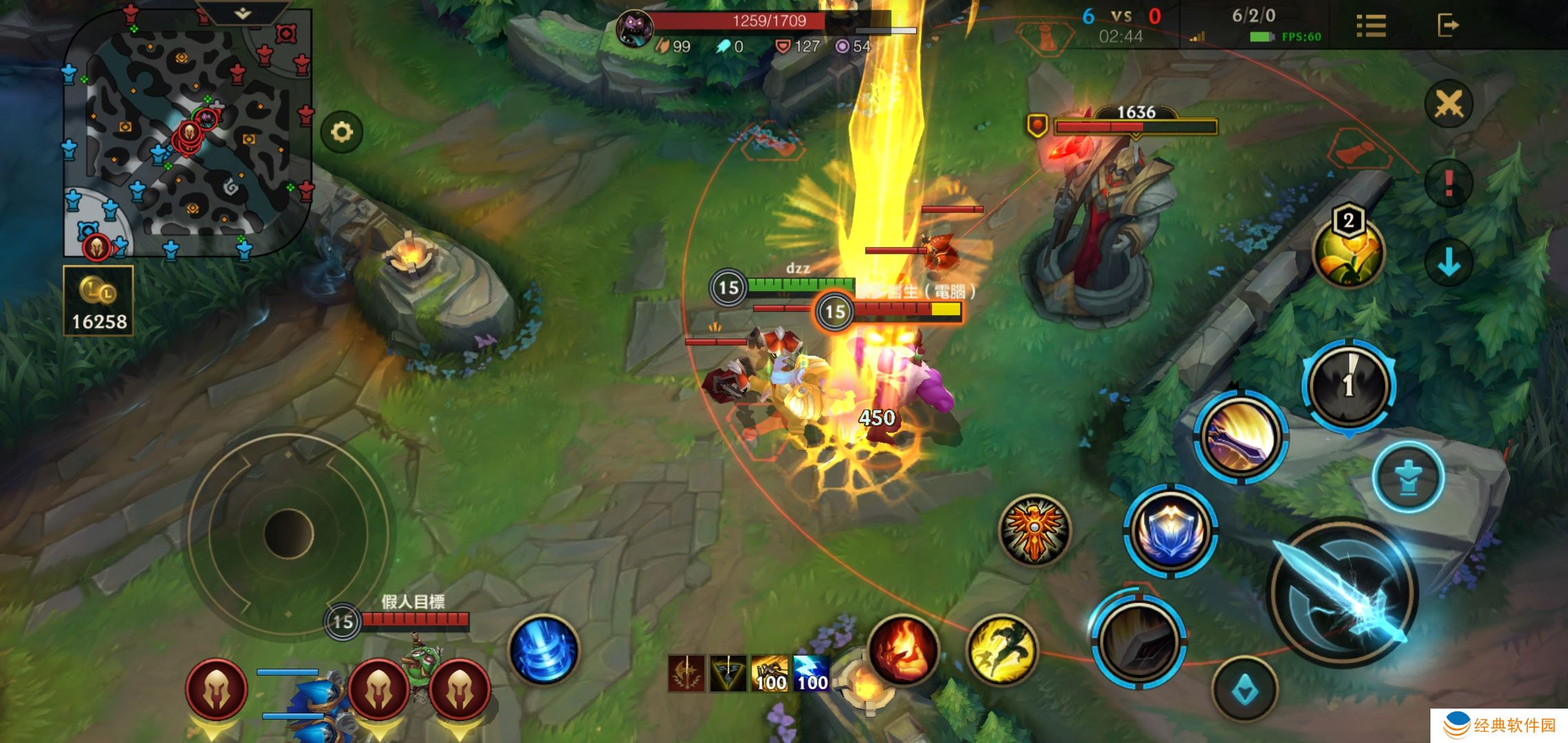Tap the blue down arrow button
The width and height of the screenshot is (1568, 743).
pos(1448,262)
